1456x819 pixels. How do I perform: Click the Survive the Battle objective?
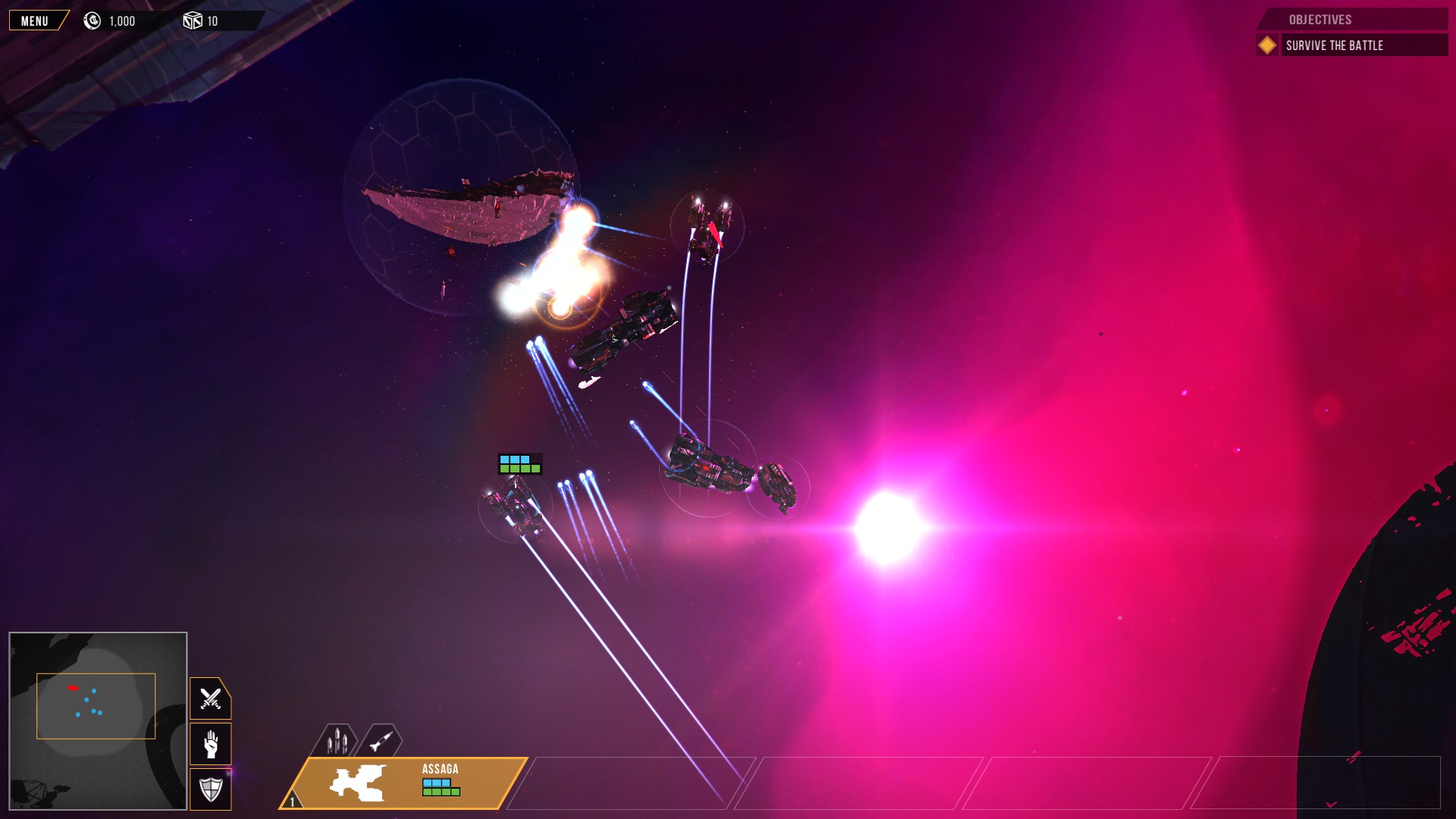[1332, 45]
